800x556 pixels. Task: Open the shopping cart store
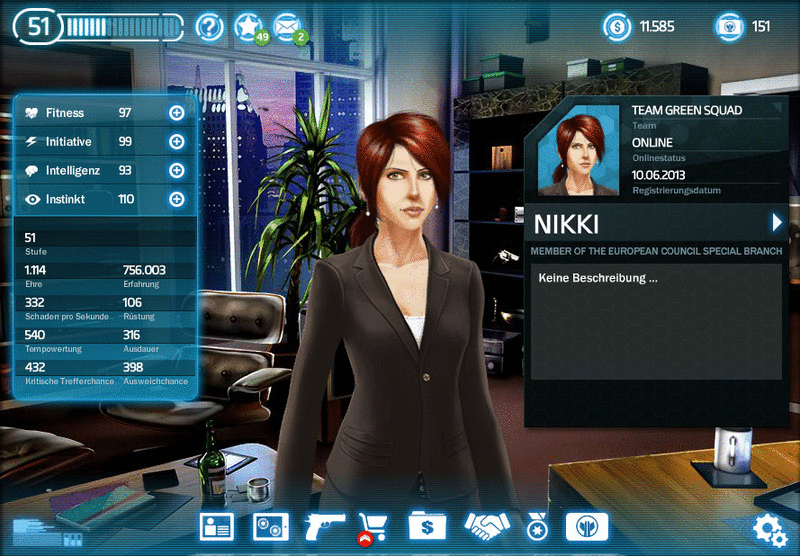point(374,526)
